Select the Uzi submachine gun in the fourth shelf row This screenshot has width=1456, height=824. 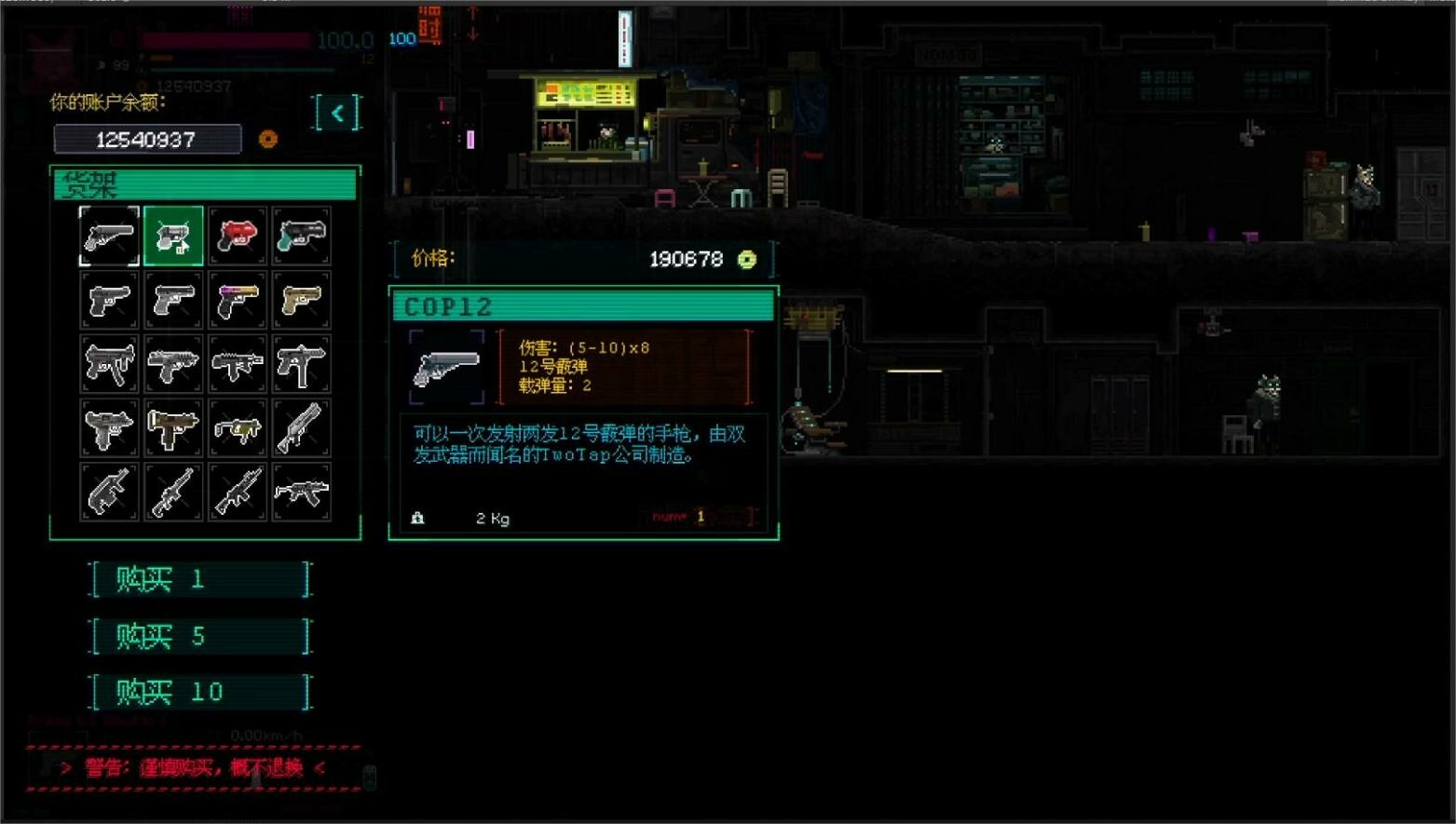point(108,426)
